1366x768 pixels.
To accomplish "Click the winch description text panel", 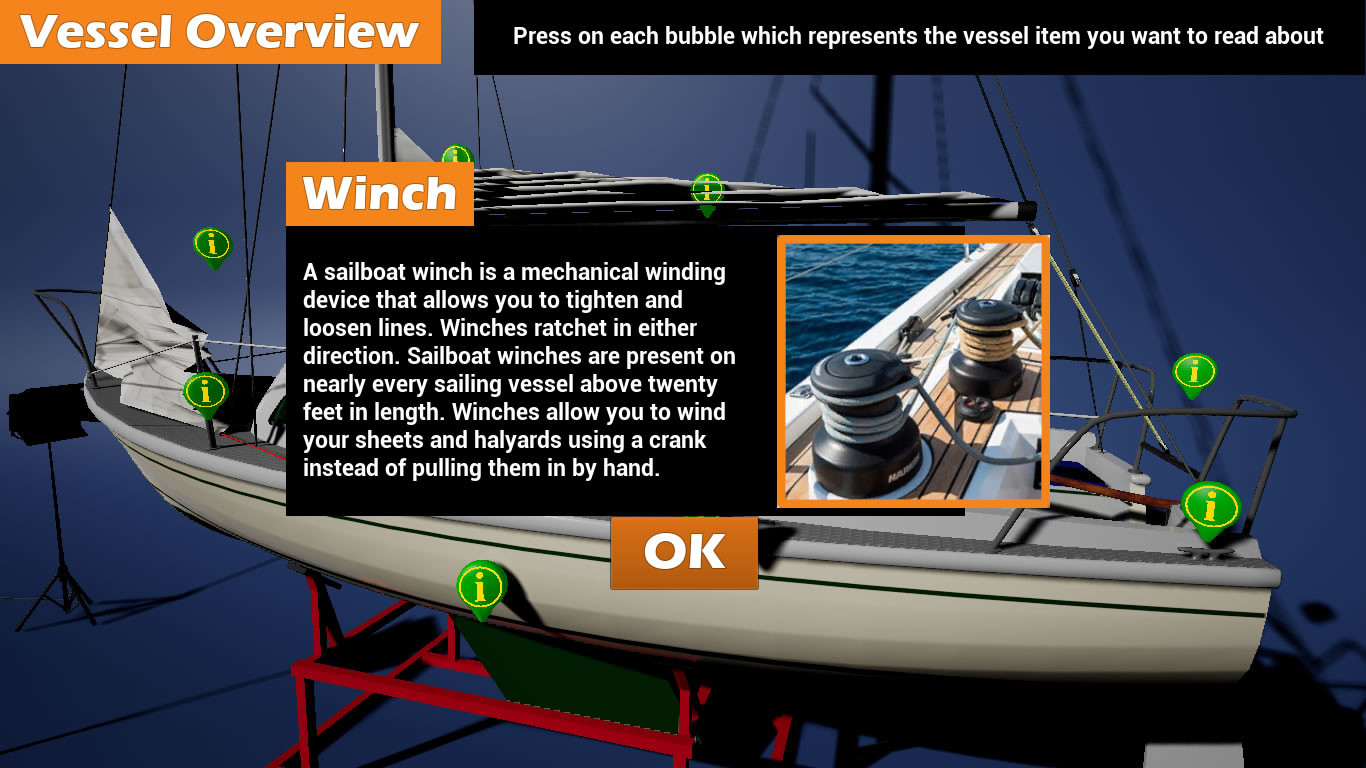I will click(x=515, y=370).
